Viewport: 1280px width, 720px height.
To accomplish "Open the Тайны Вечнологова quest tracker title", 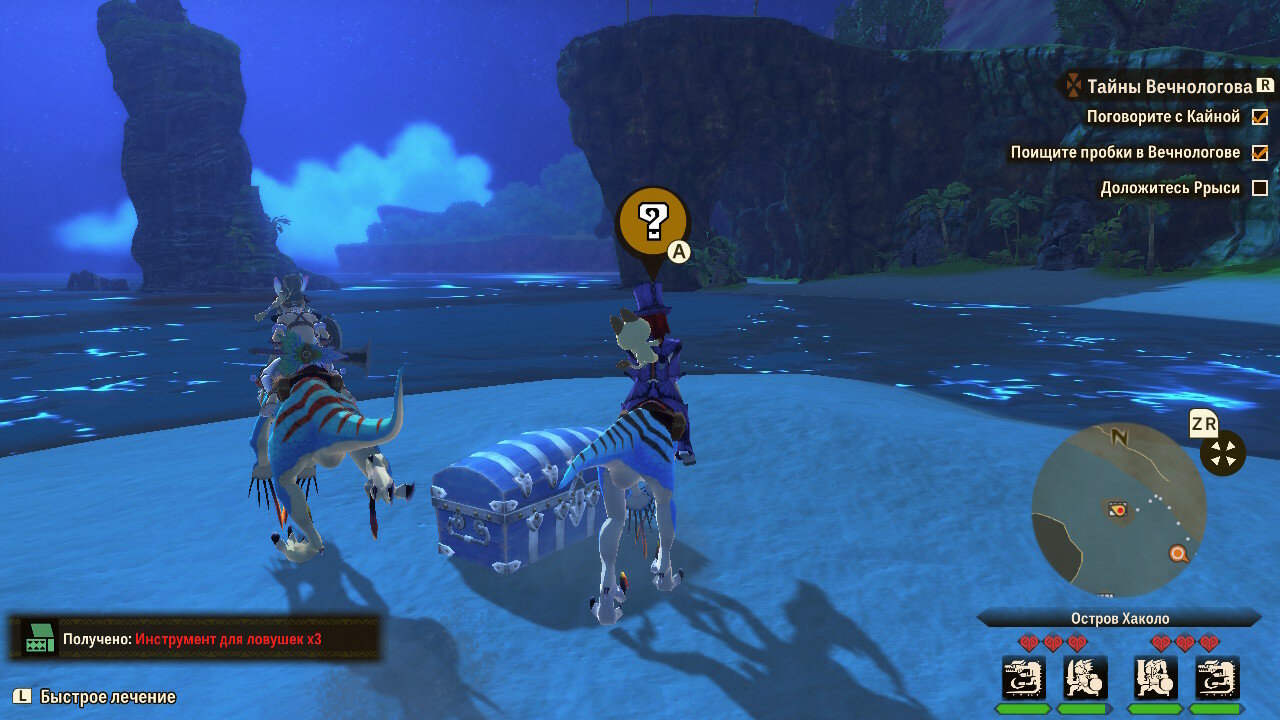I will pyautogui.click(x=1168, y=87).
